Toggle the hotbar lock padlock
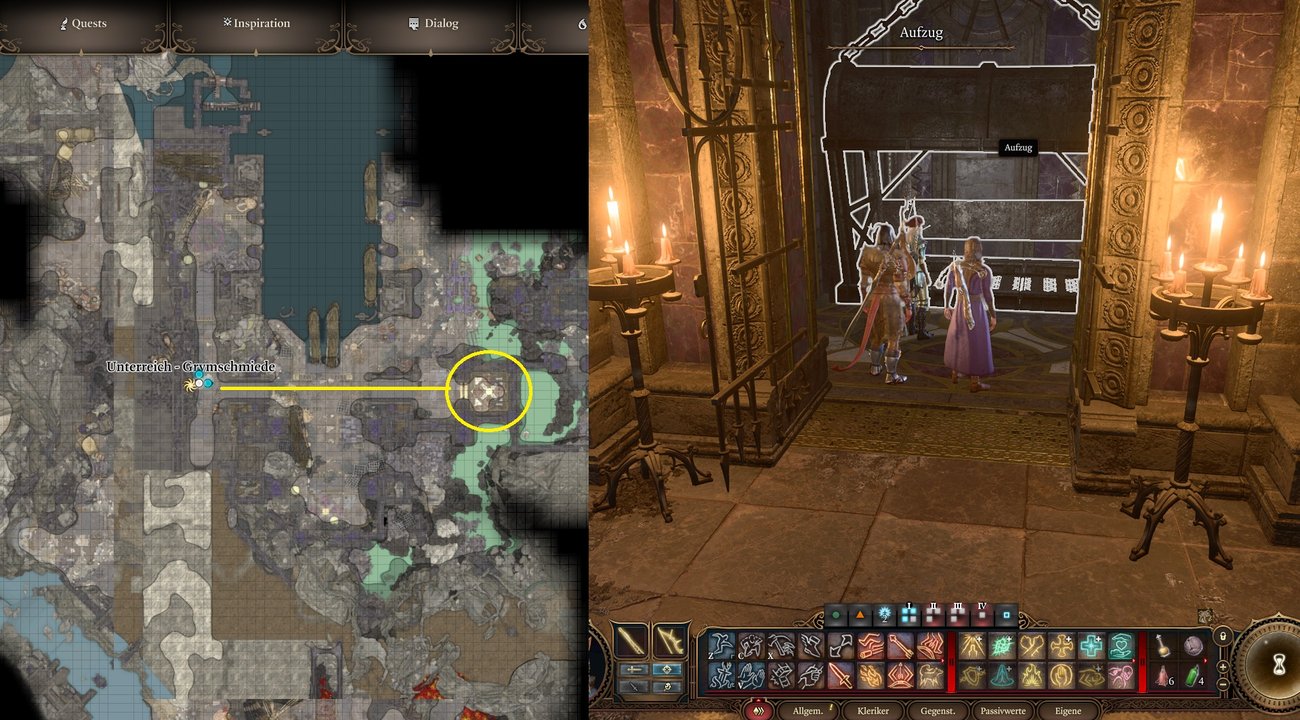 point(1221,636)
